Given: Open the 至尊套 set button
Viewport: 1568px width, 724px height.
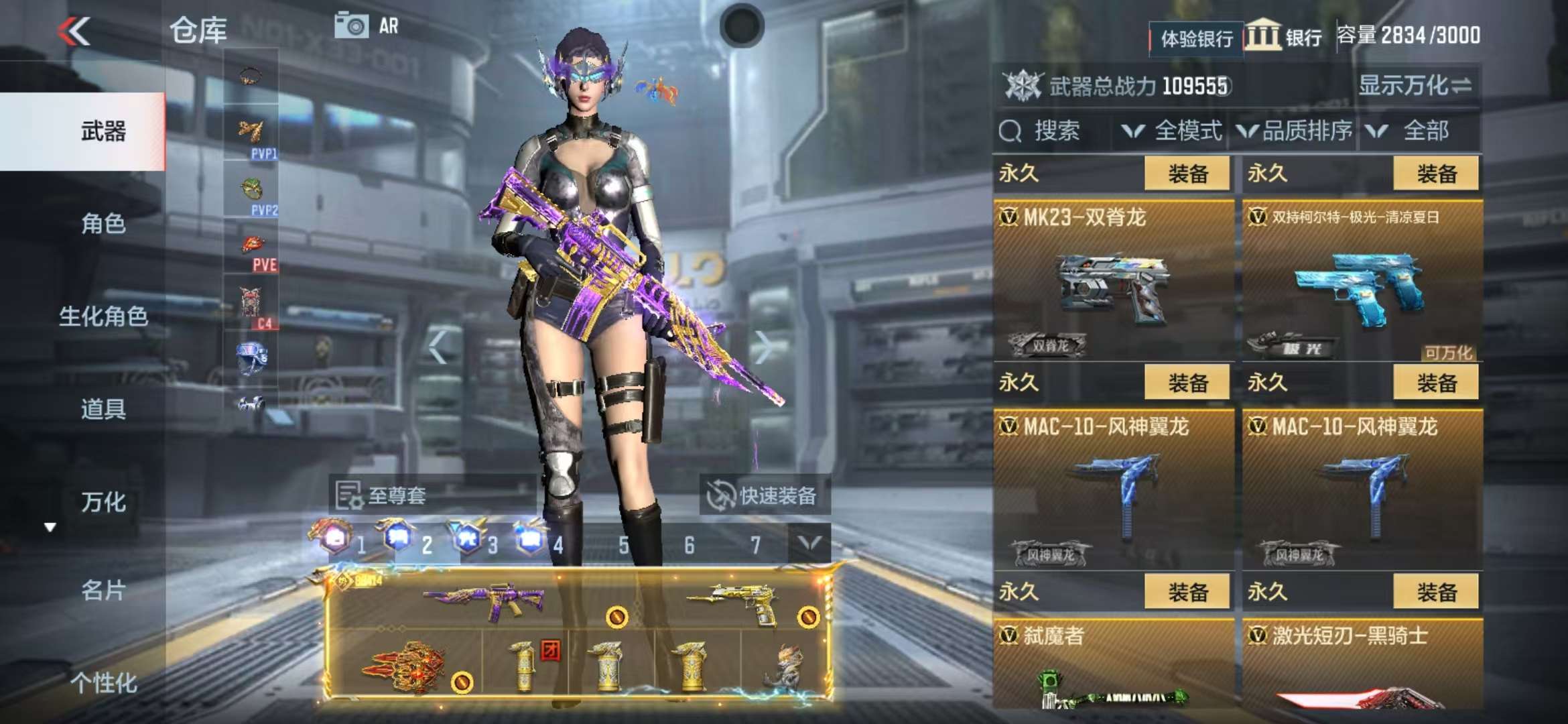Looking at the screenshot, I should click(382, 496).
